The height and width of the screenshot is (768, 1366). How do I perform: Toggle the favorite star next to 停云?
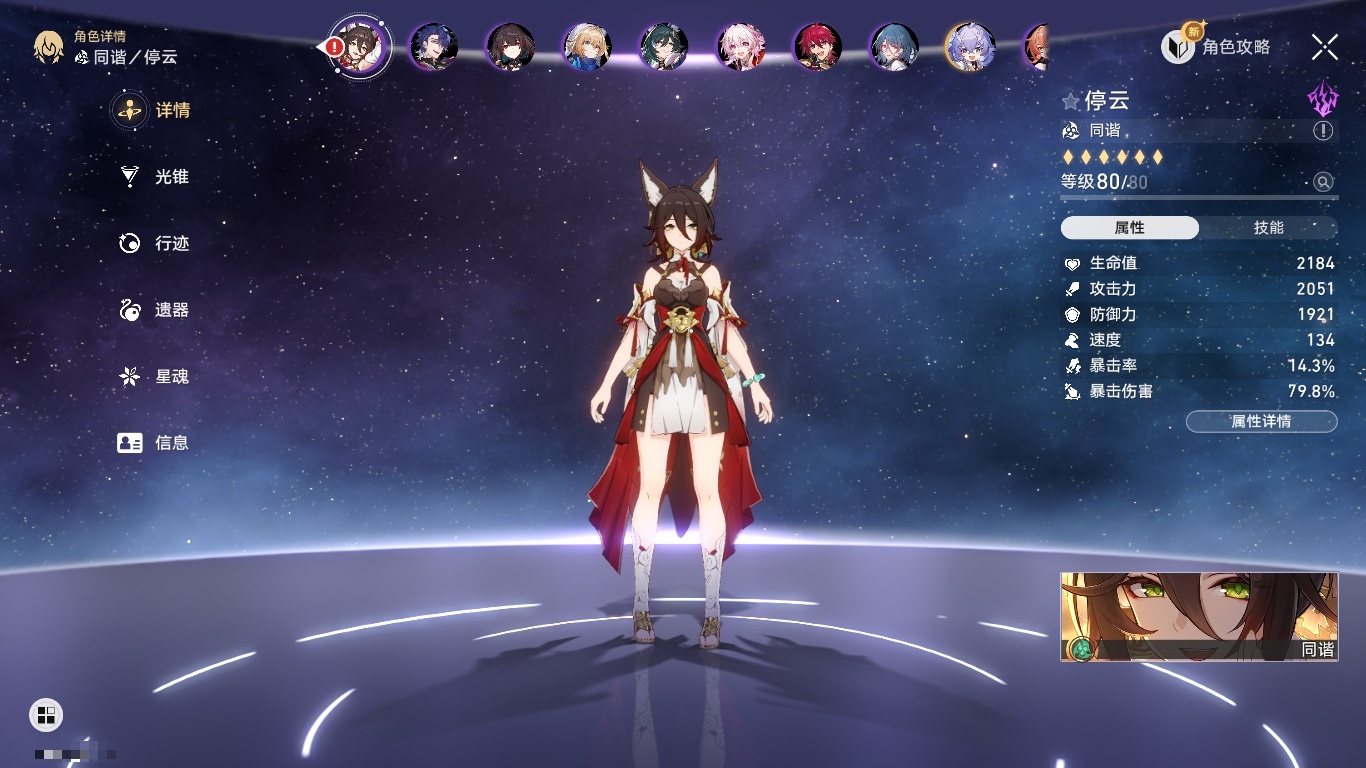point(1071,101)
